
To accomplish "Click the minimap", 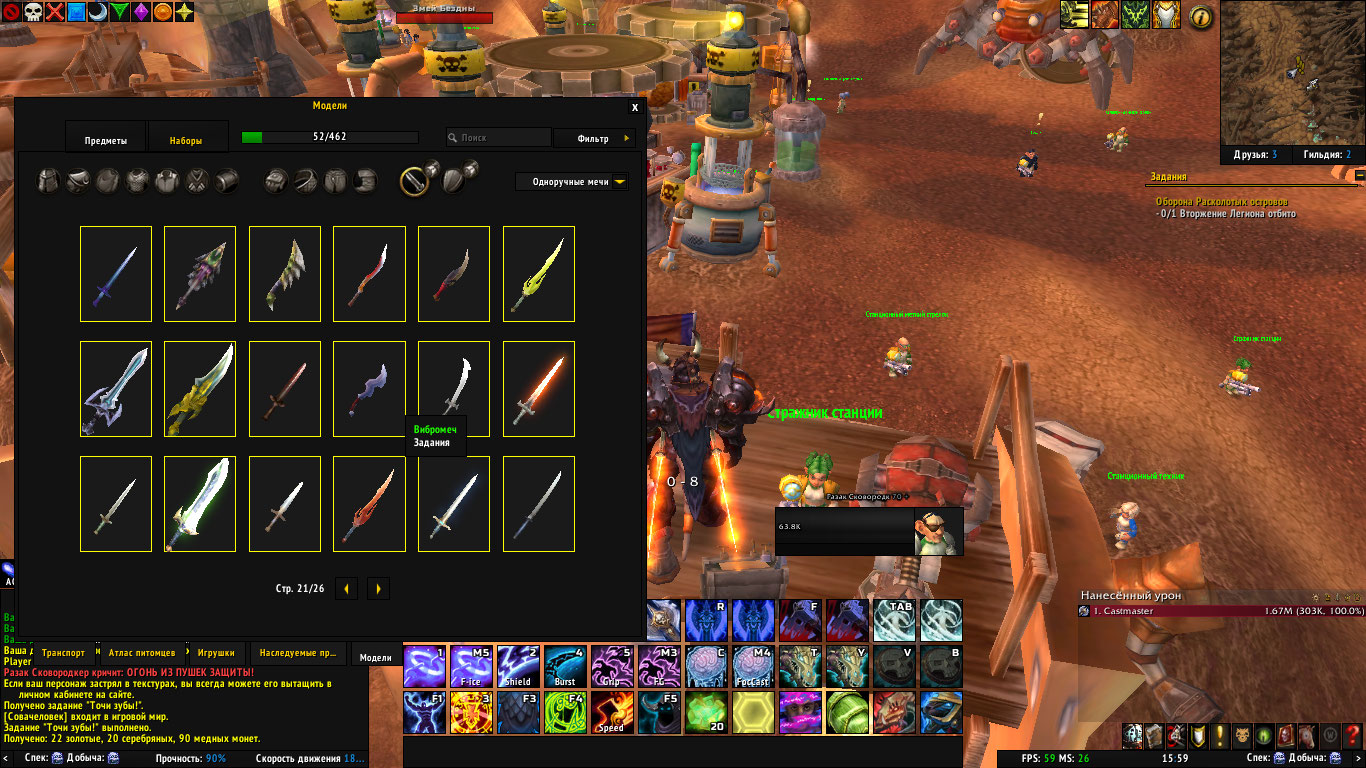I will (1288, 72).
